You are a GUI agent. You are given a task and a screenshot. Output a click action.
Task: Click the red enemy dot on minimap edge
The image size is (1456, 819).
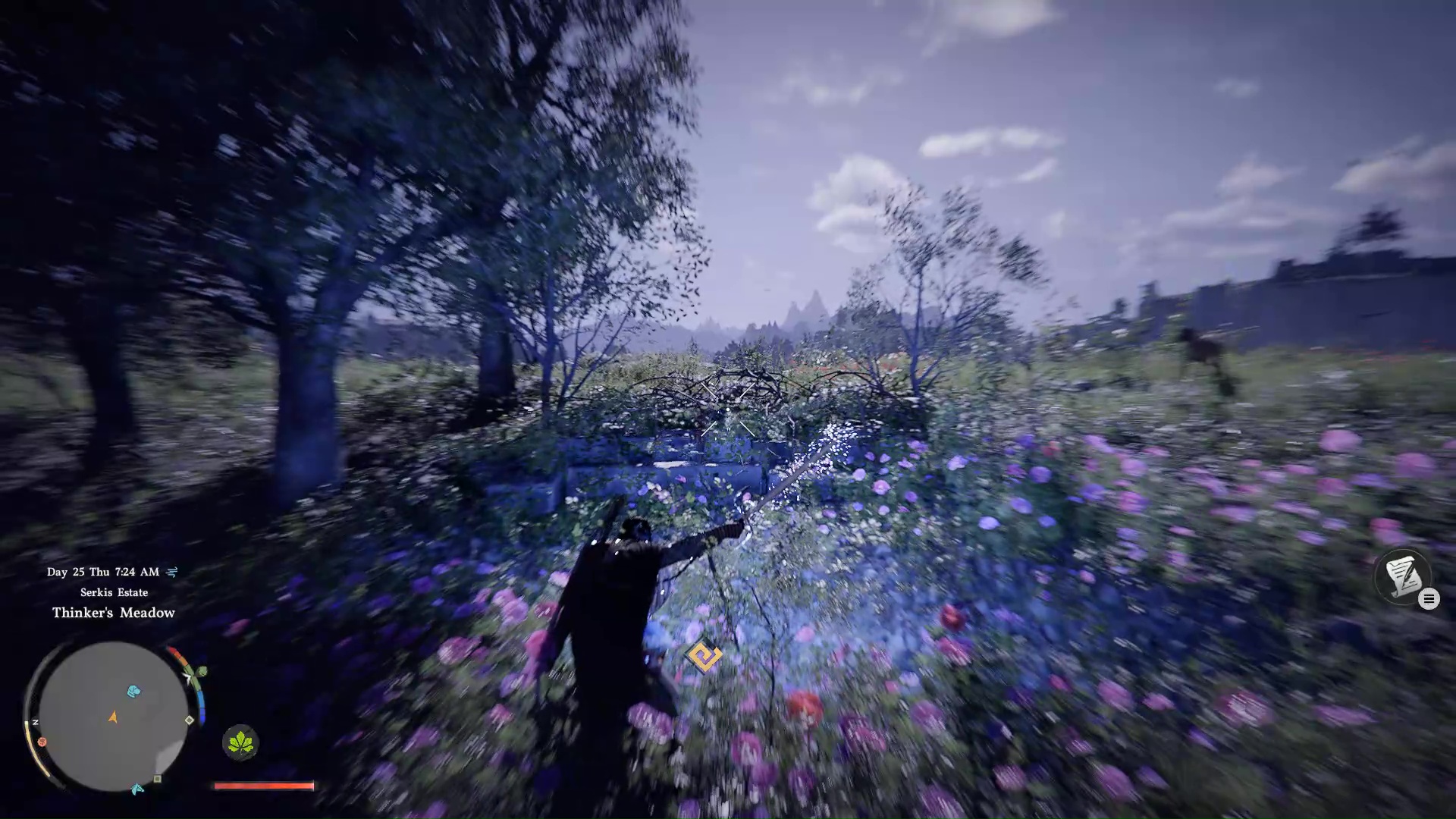pyautogui.click(x=42, y=742)
